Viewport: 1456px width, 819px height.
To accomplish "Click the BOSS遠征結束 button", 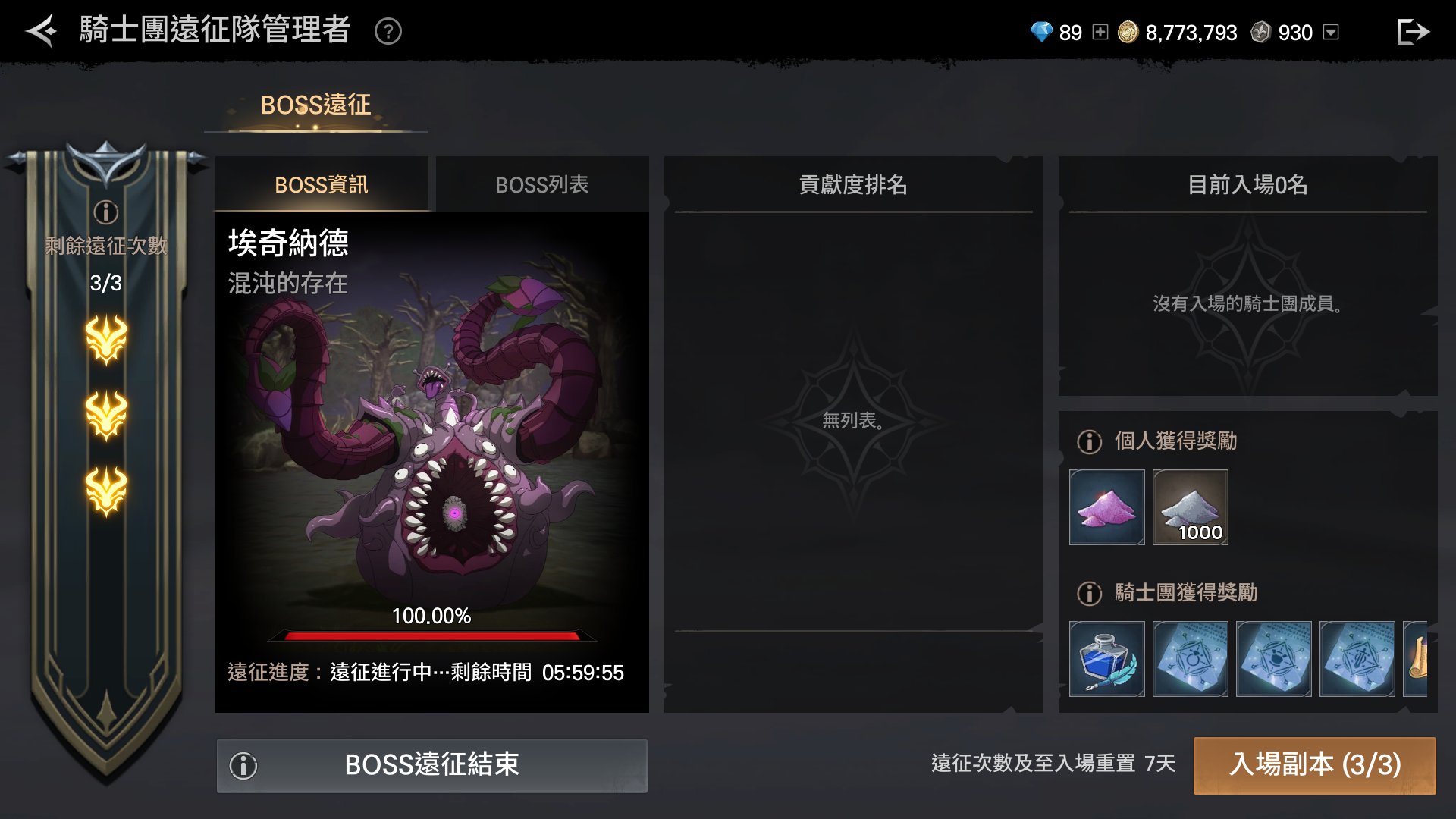I will click(431, 765).
